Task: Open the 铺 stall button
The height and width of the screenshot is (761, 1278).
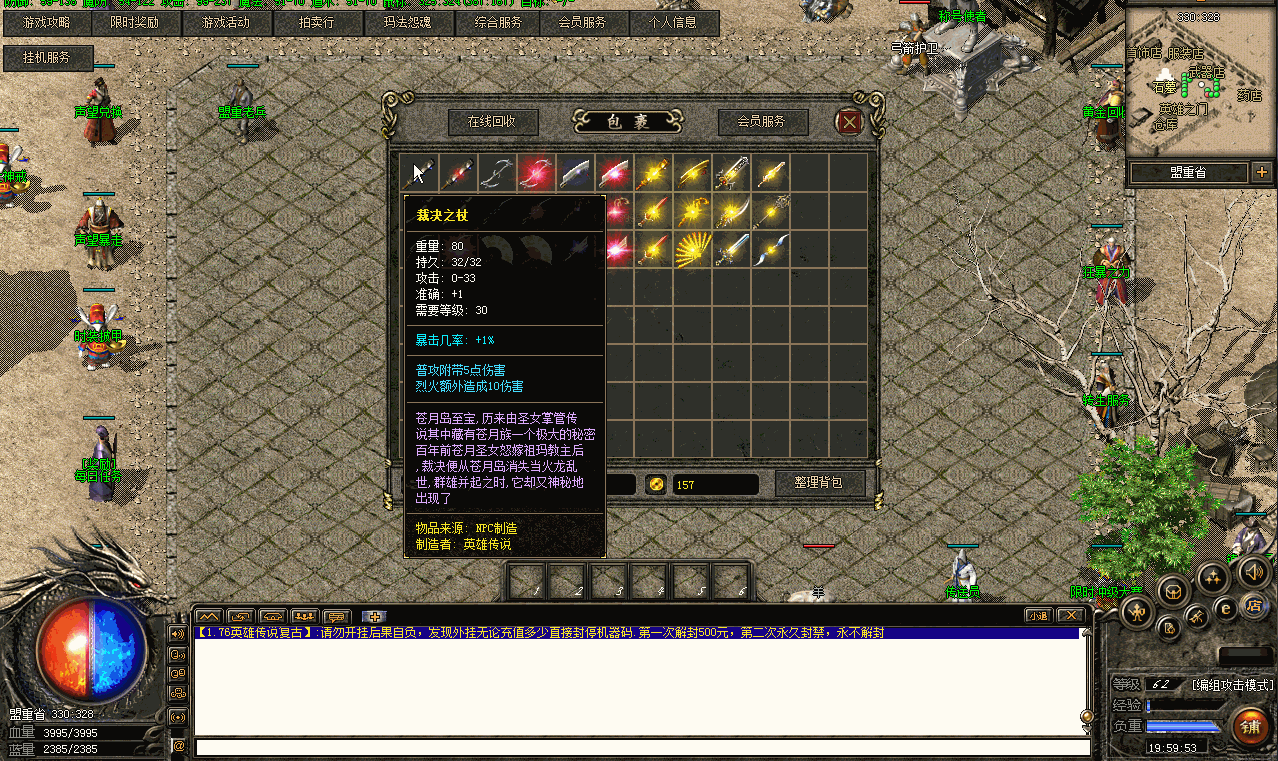Action: (x=1249, y=726)
